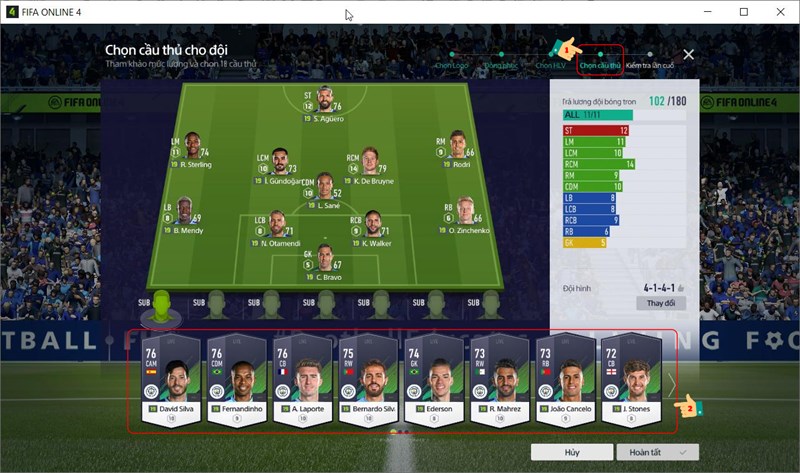This screenshot has height=473, width=800.
Task: Choose the Fernandinho player card
Action: pos(237,382)
